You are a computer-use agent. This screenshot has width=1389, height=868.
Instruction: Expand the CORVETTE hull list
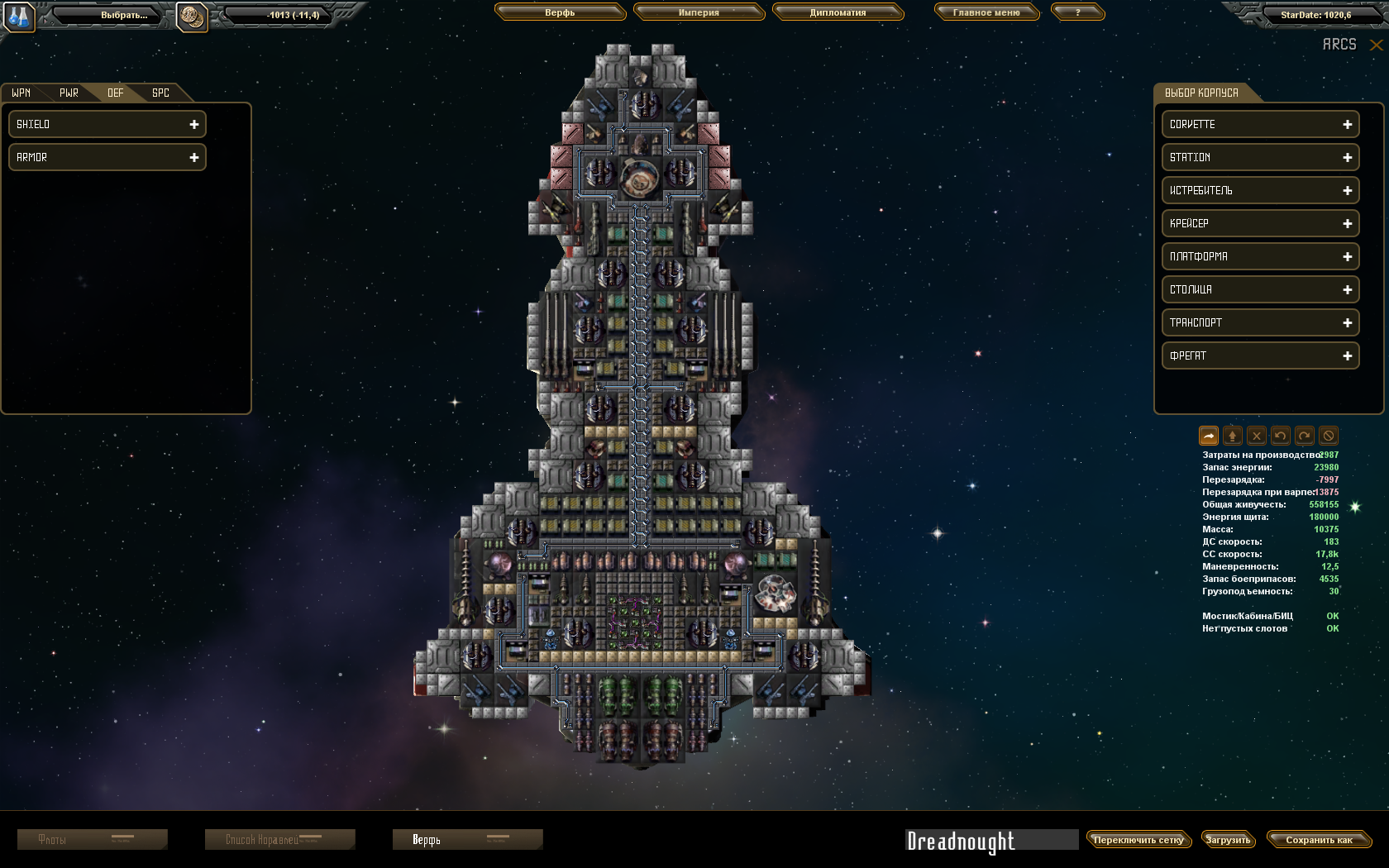point(1260,124)
